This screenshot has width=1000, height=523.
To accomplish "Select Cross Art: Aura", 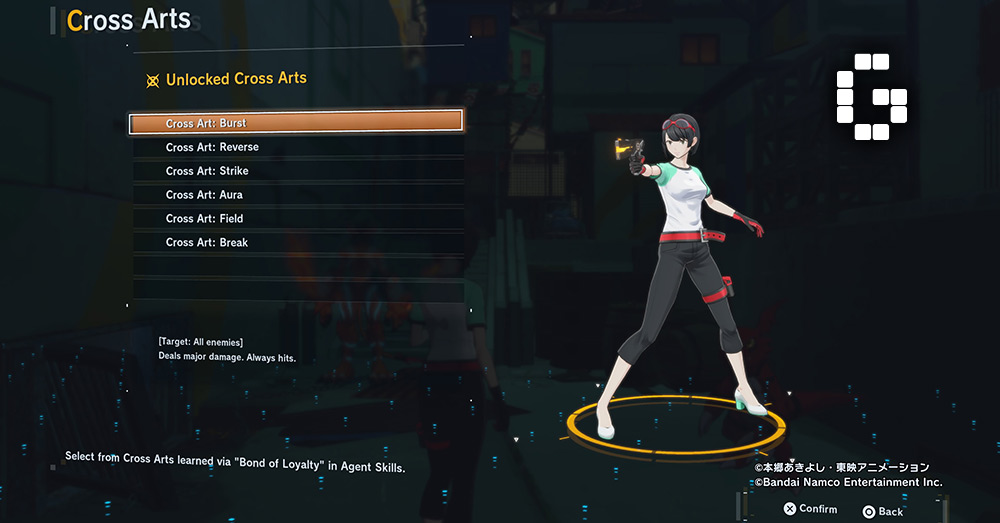I will point(296,195).
